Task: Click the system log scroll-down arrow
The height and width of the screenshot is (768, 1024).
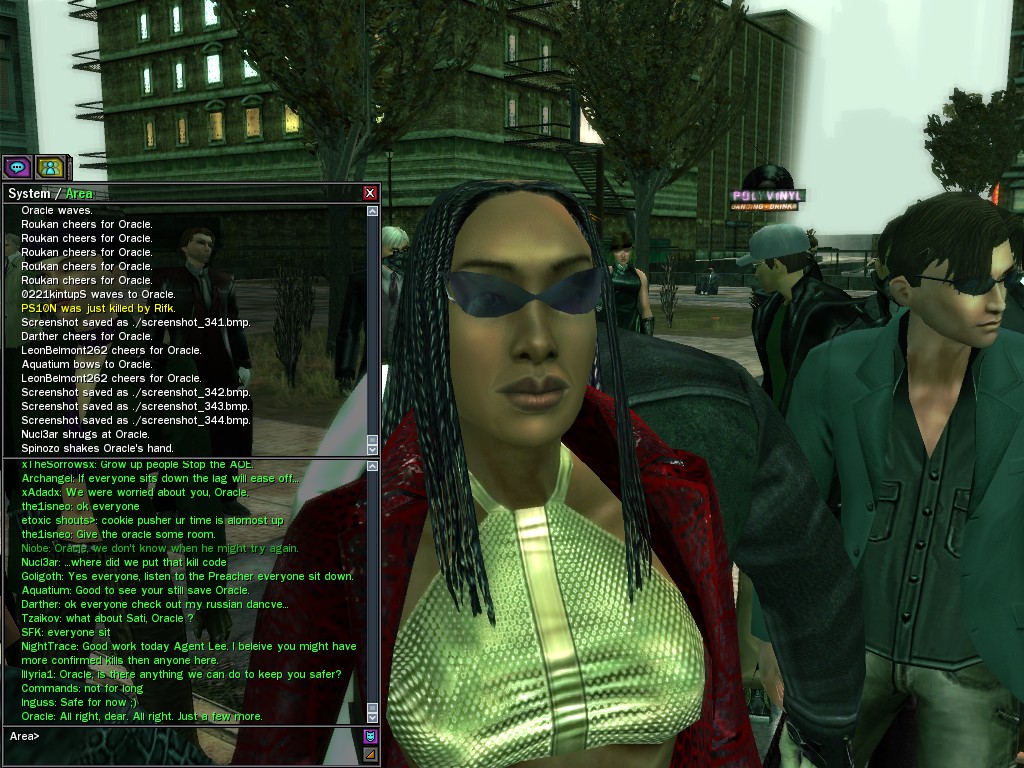Action: (x=372, y=449)
